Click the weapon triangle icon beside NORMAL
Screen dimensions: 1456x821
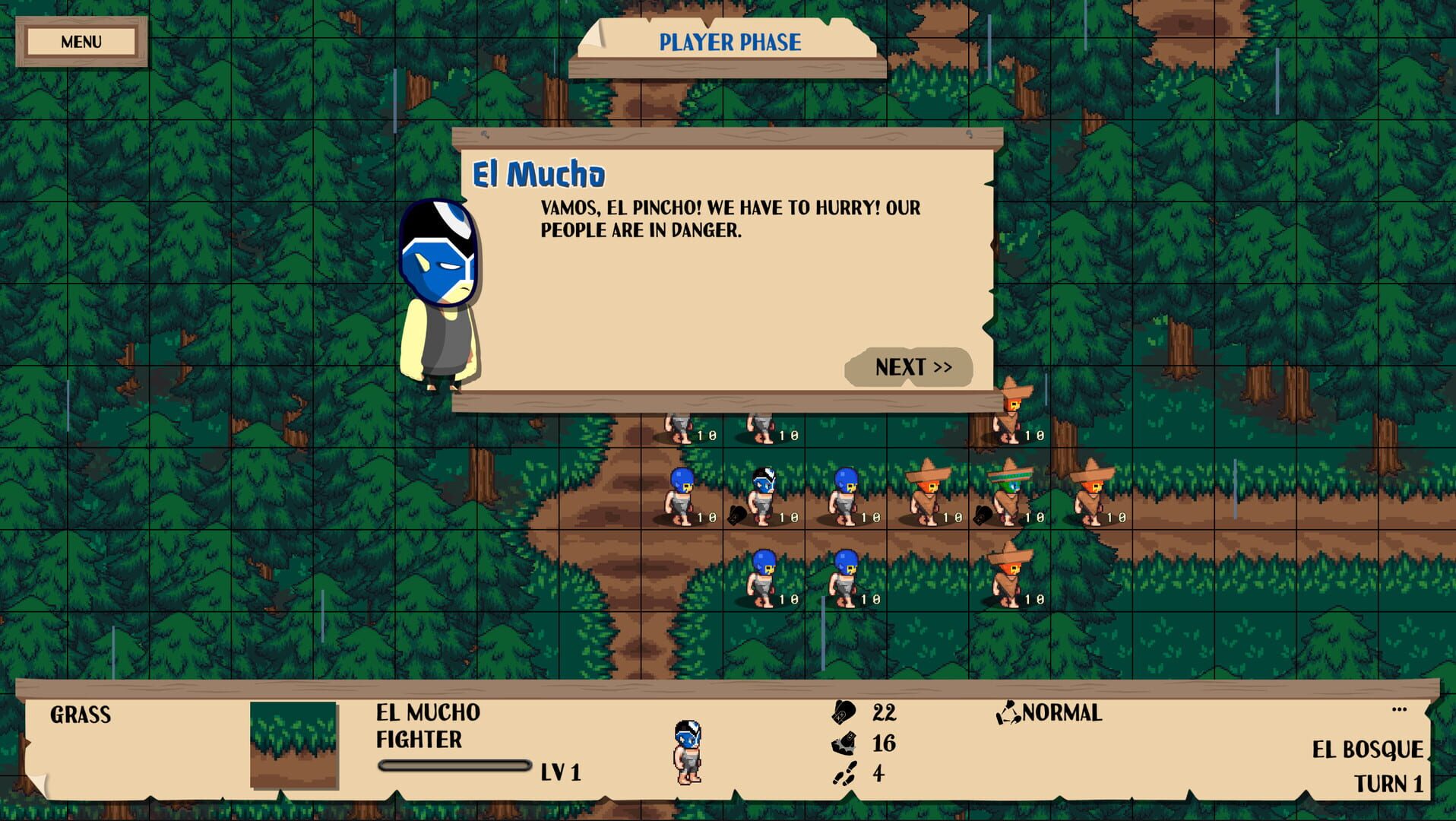coord(1008,712)
